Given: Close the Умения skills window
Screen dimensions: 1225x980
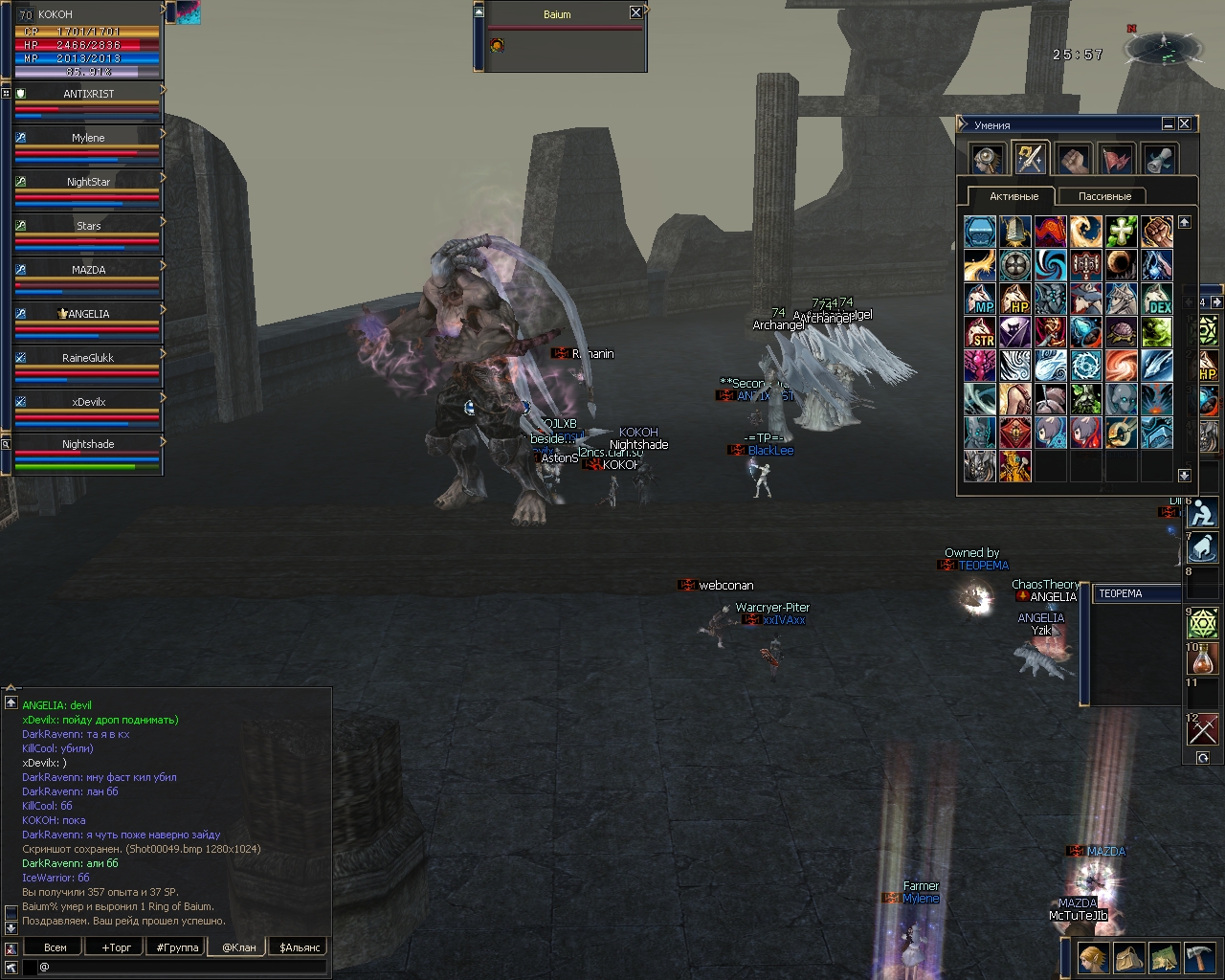Looking at the screenshot, I should pos(1185,124).
